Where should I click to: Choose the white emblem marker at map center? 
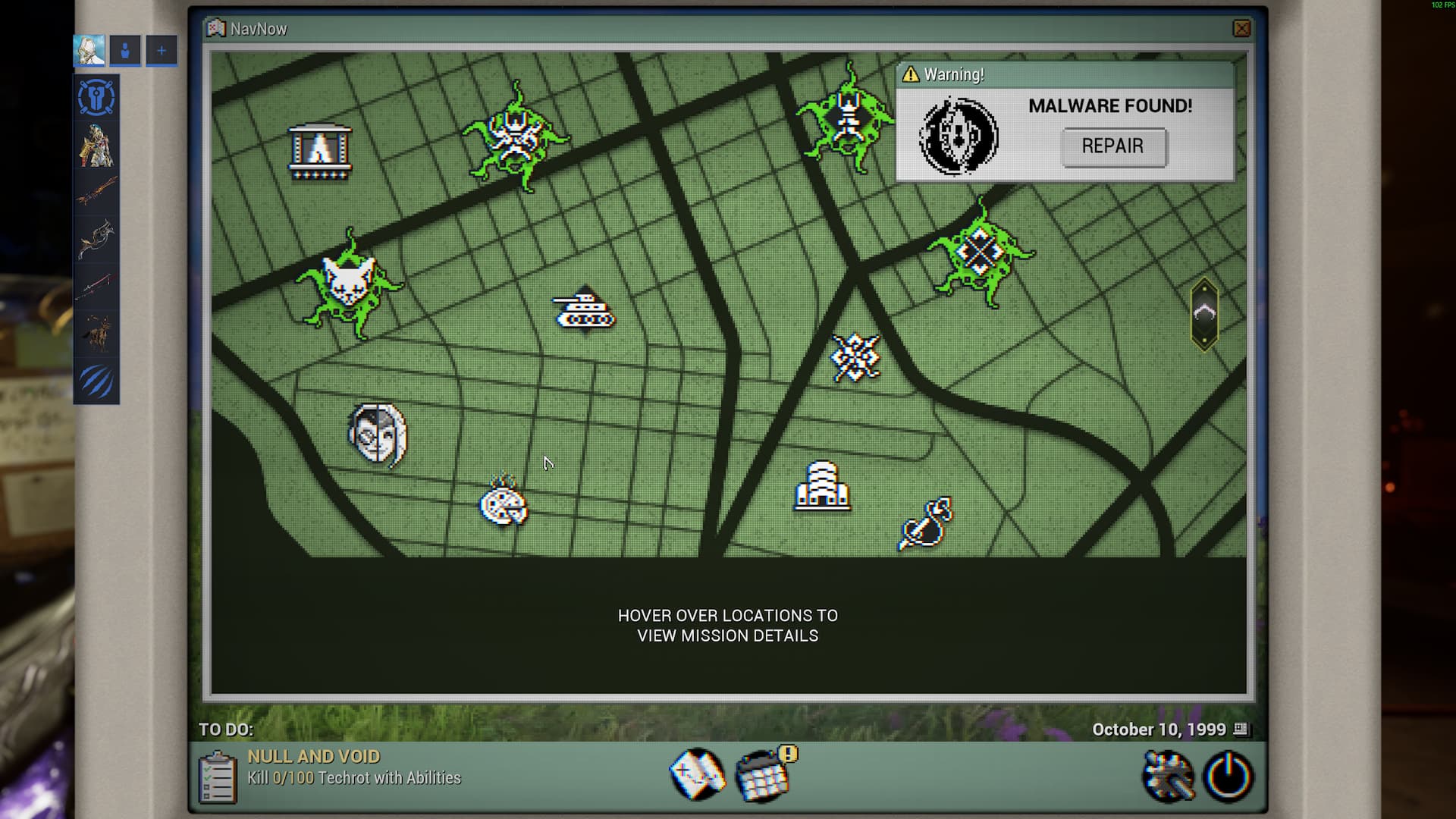855,357
